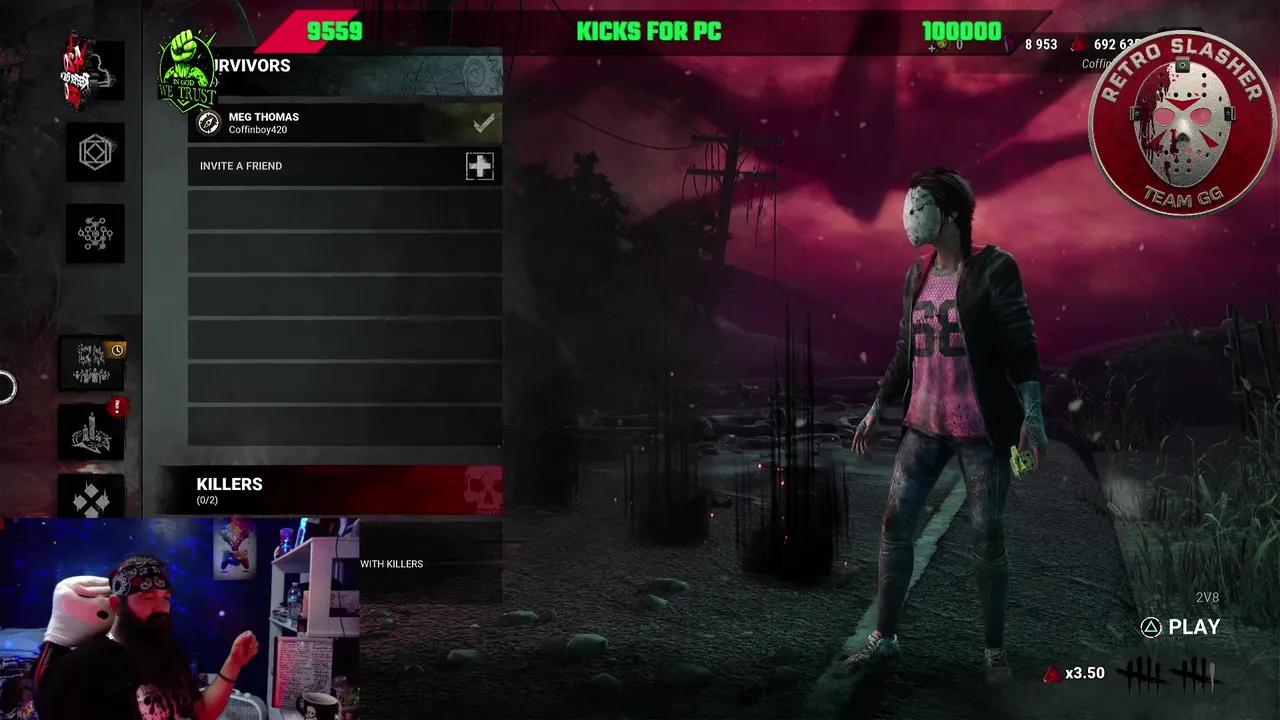Click the green 100000 progress counter bar
The height and width of the screenshot is (720, 1280).
(x=960, y=31)
